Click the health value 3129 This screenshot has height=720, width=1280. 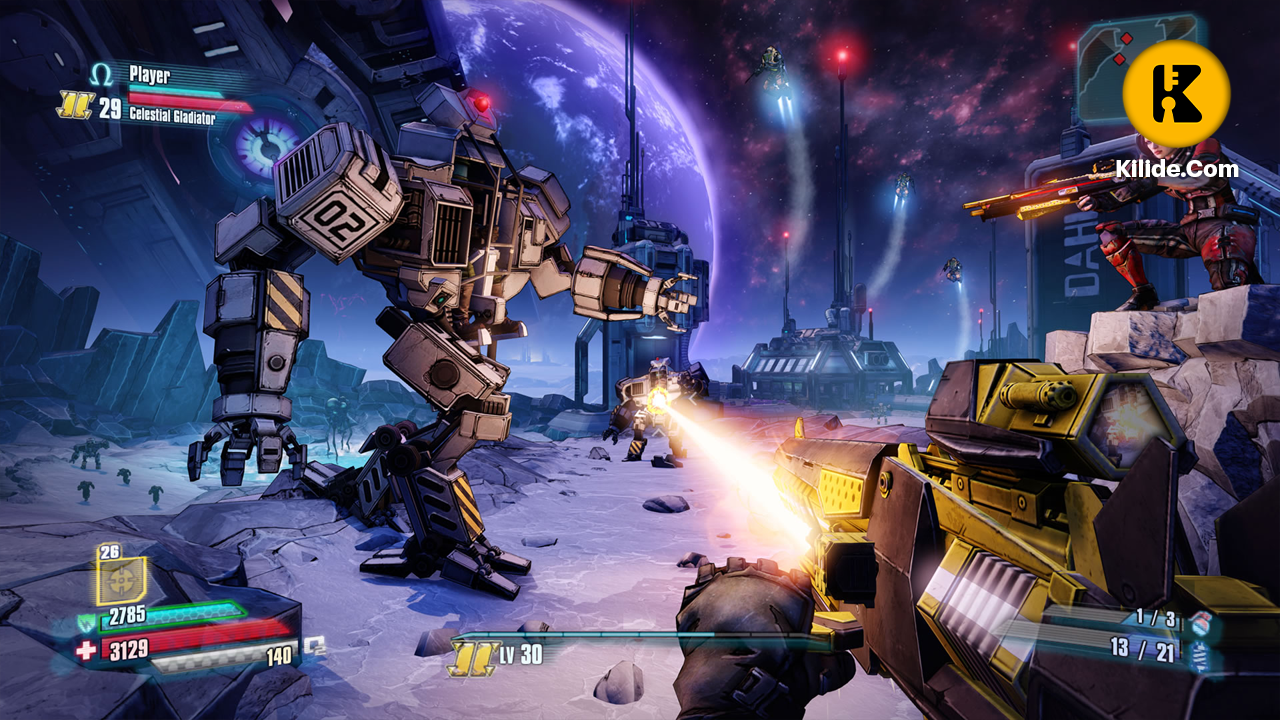coord(128,650)
